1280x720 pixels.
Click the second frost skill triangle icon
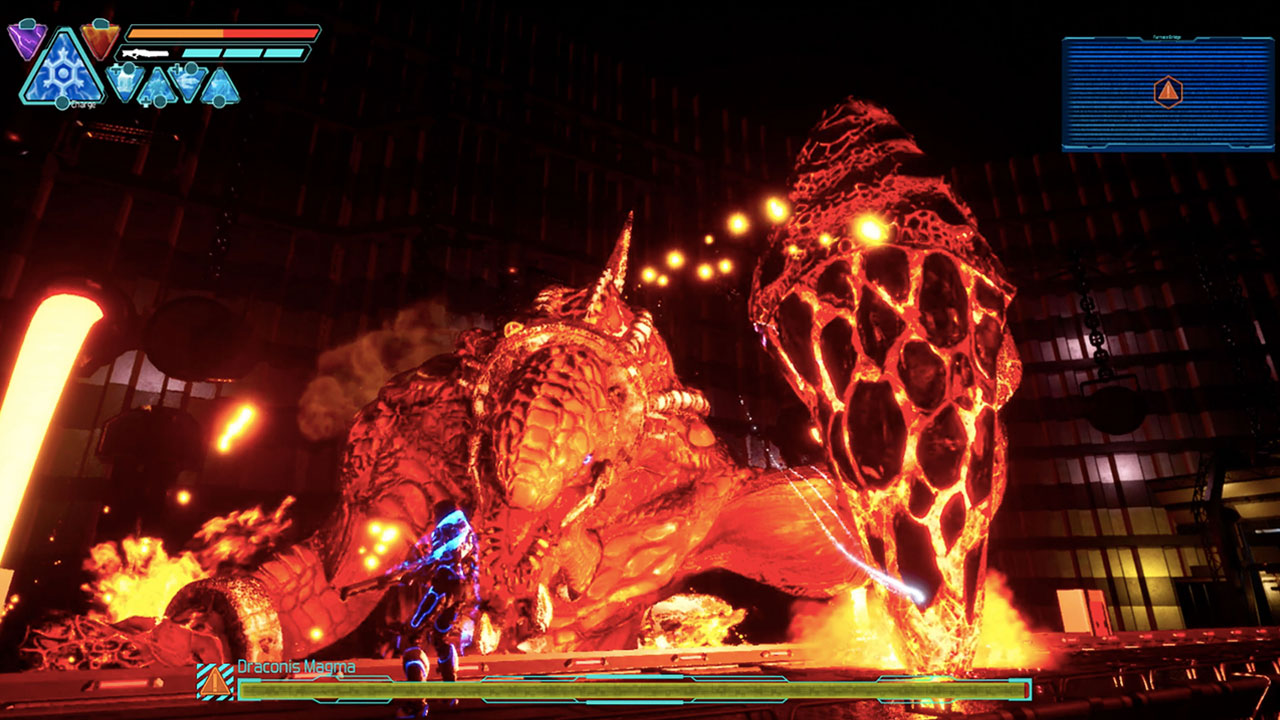(x=156, y=86)
